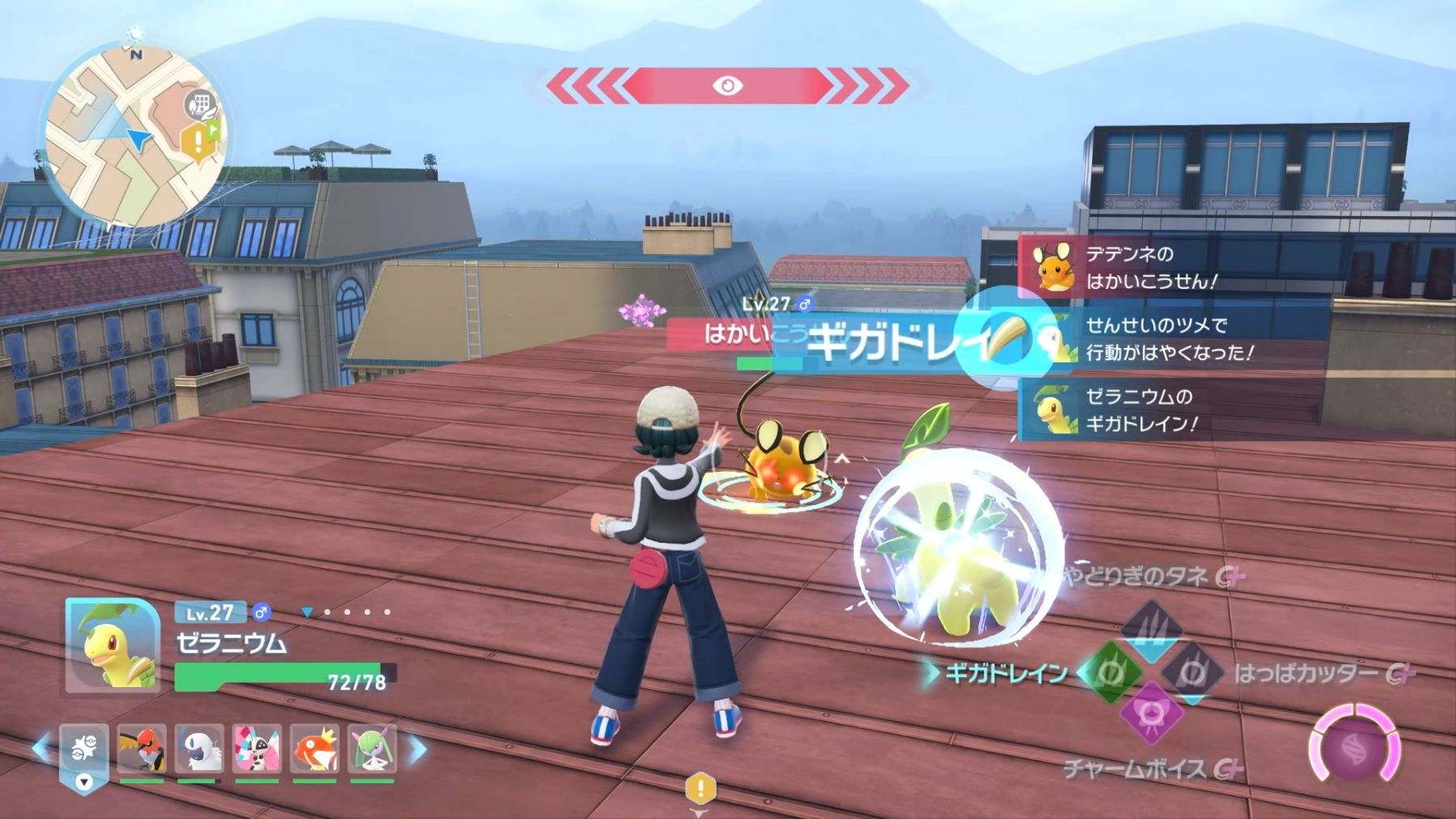Click the right party scroll arrow
1456x819 pixels.
[417, 750]
